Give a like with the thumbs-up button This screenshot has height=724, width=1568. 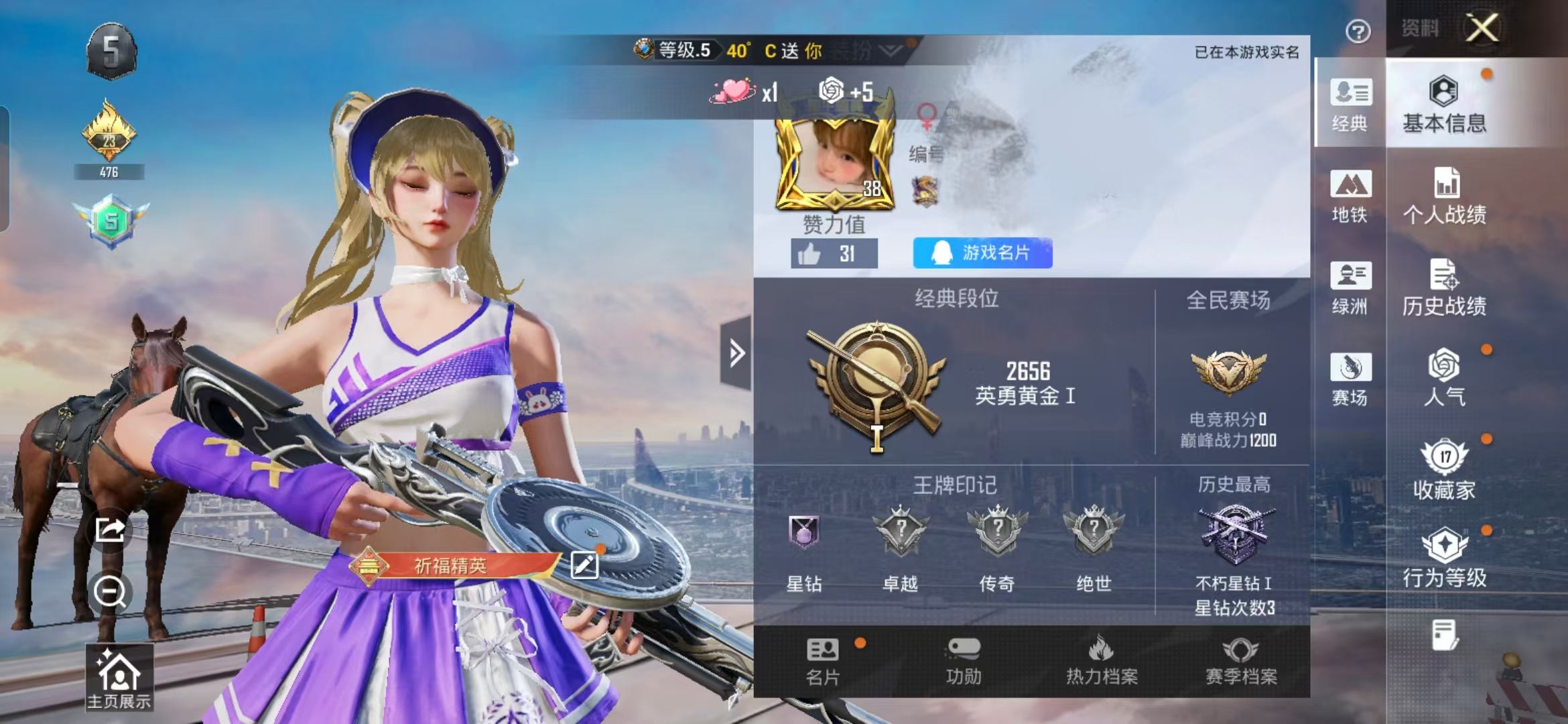click(x=834, y=253)
